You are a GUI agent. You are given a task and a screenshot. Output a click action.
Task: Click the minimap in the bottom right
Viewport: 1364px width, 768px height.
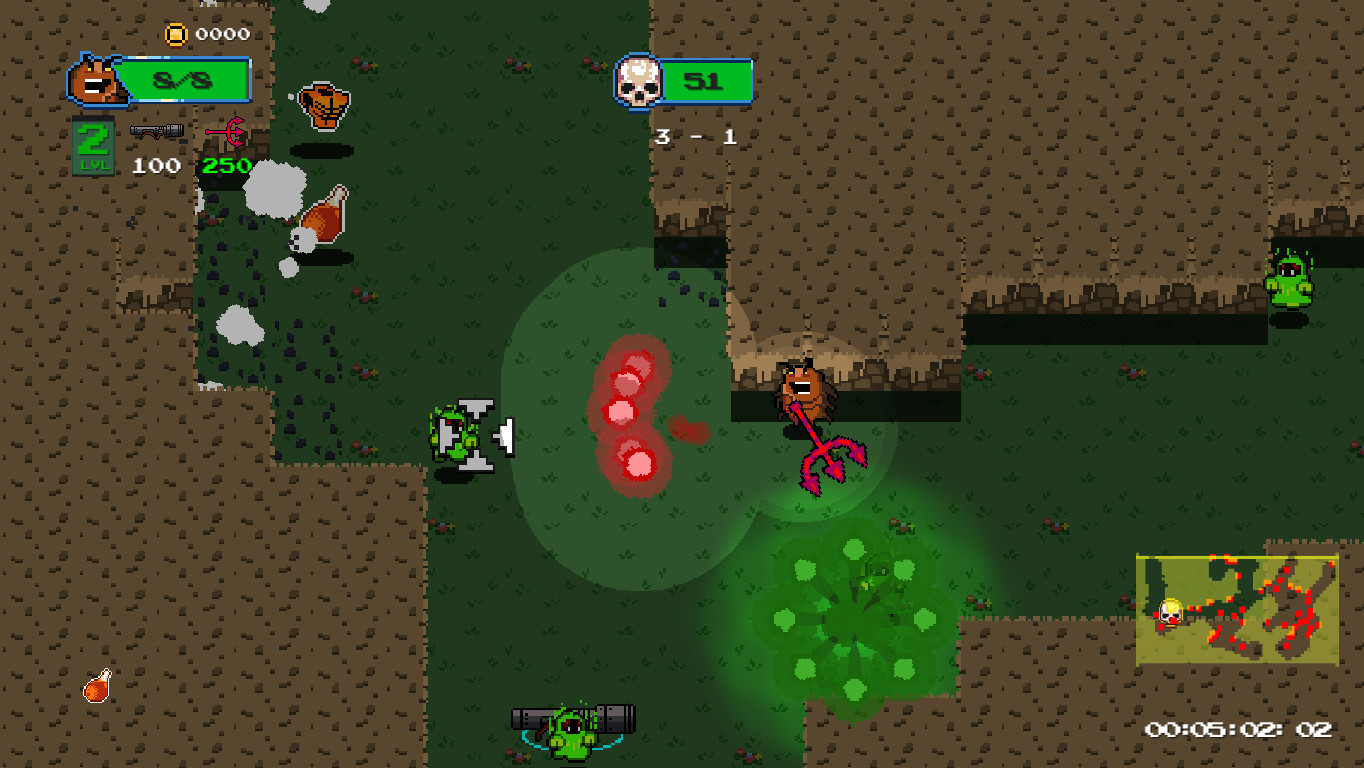coord(1237,605)
